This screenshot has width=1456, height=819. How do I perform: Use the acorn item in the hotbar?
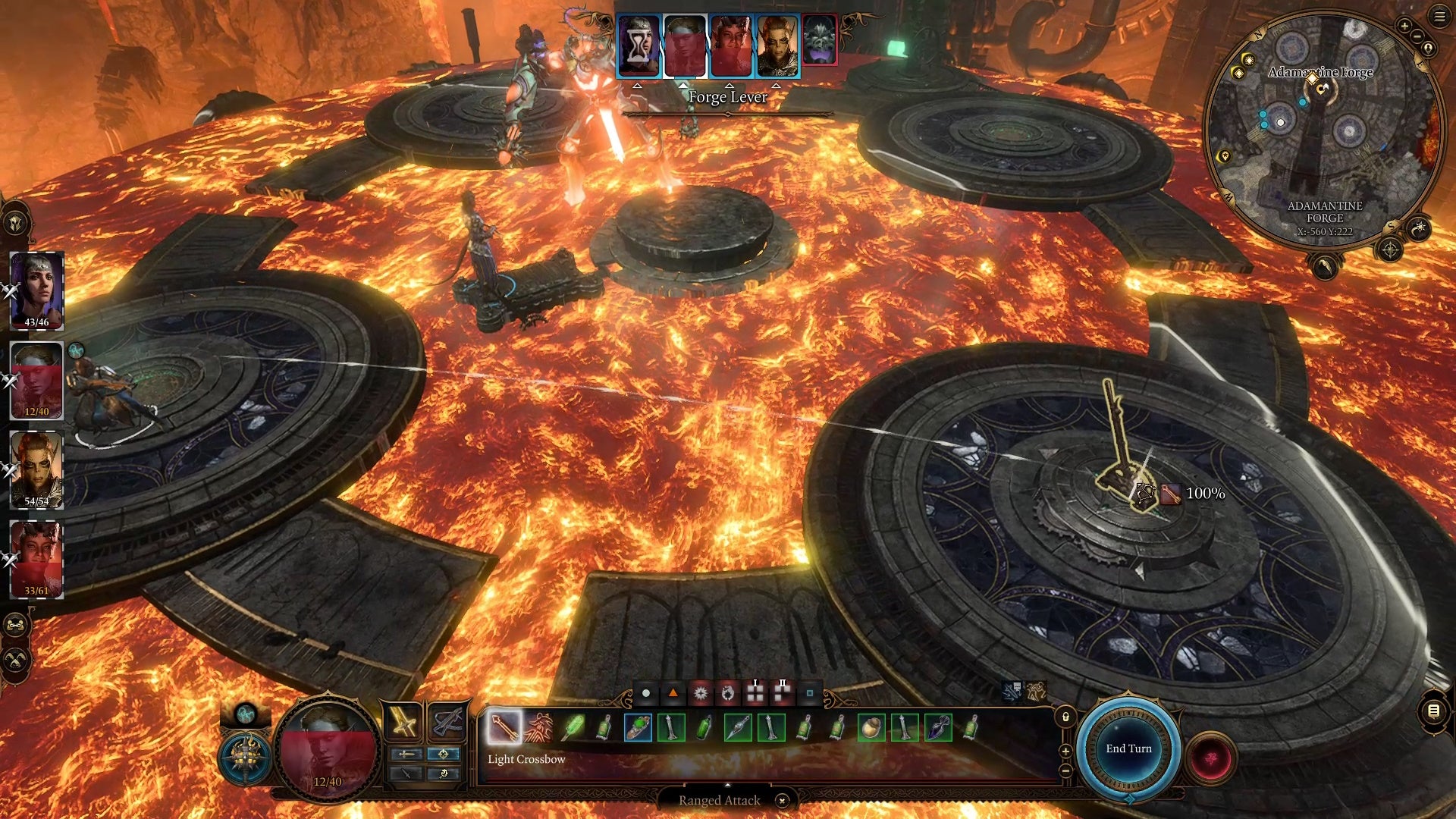click(x=871, y=728)
